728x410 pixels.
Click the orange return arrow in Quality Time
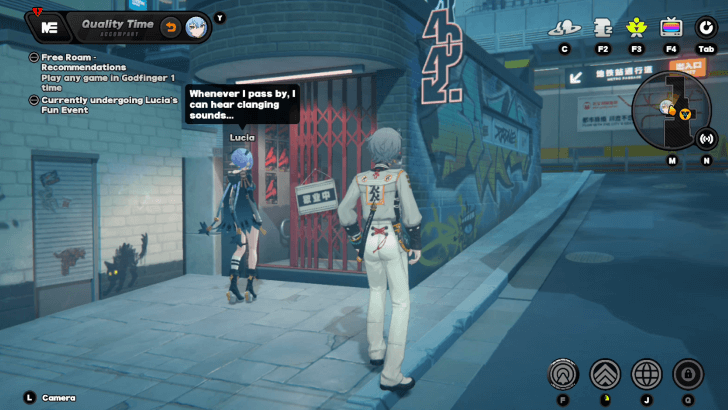(x=171, y=26)
